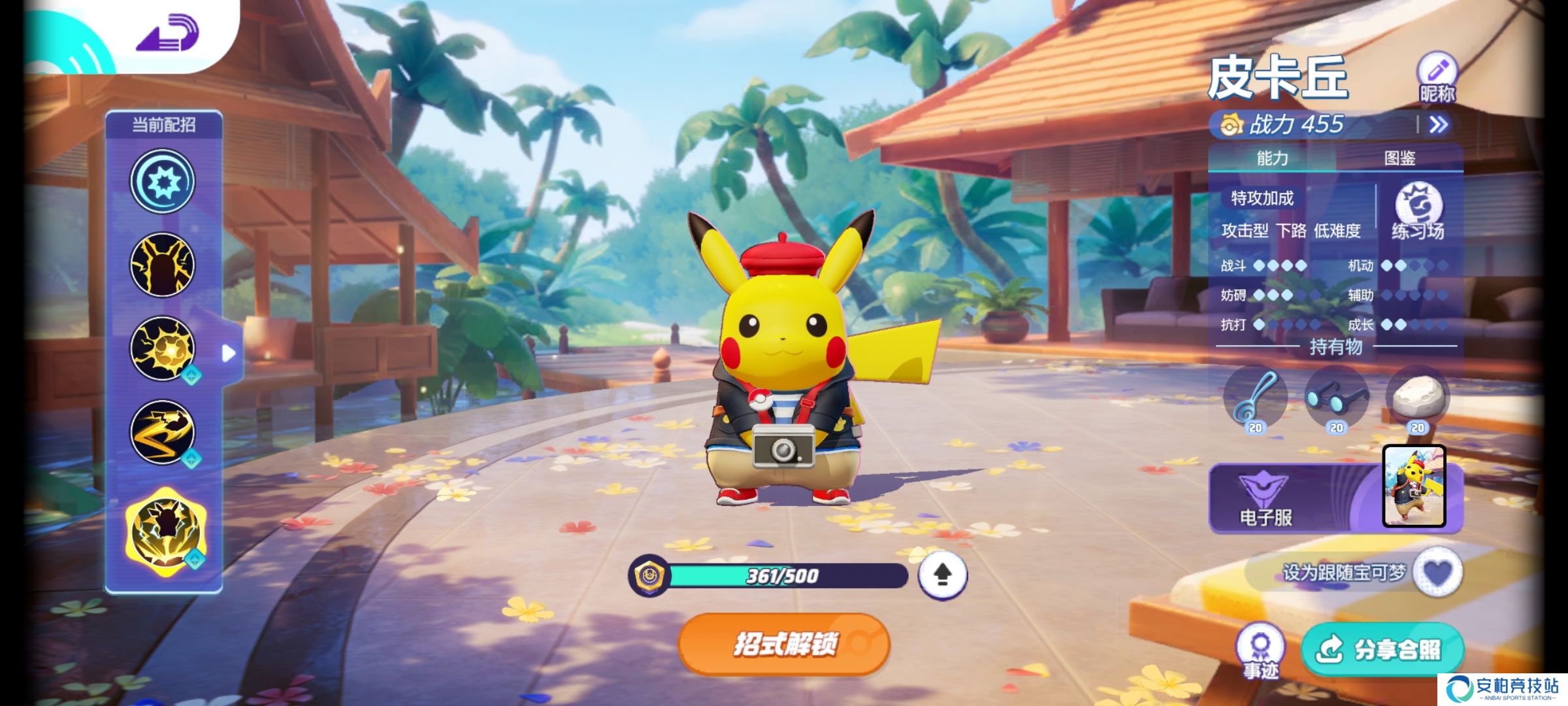The height and width of the screenshot is (706, 1568).
Task: Click the 招式解锁 move unlock button
Action: point(784,645)
